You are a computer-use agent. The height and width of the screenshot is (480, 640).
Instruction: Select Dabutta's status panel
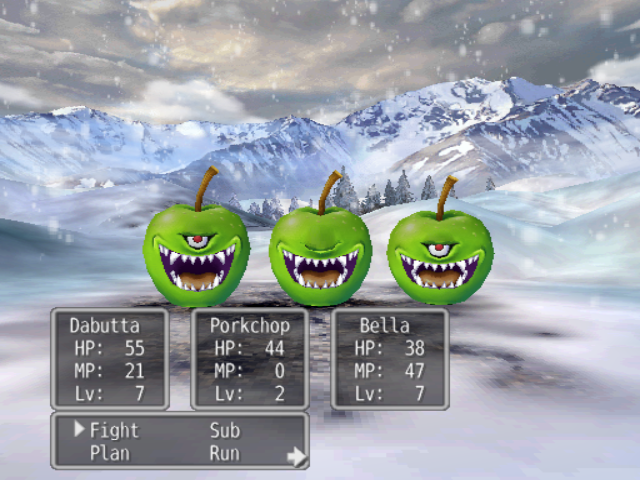point(109,359)
